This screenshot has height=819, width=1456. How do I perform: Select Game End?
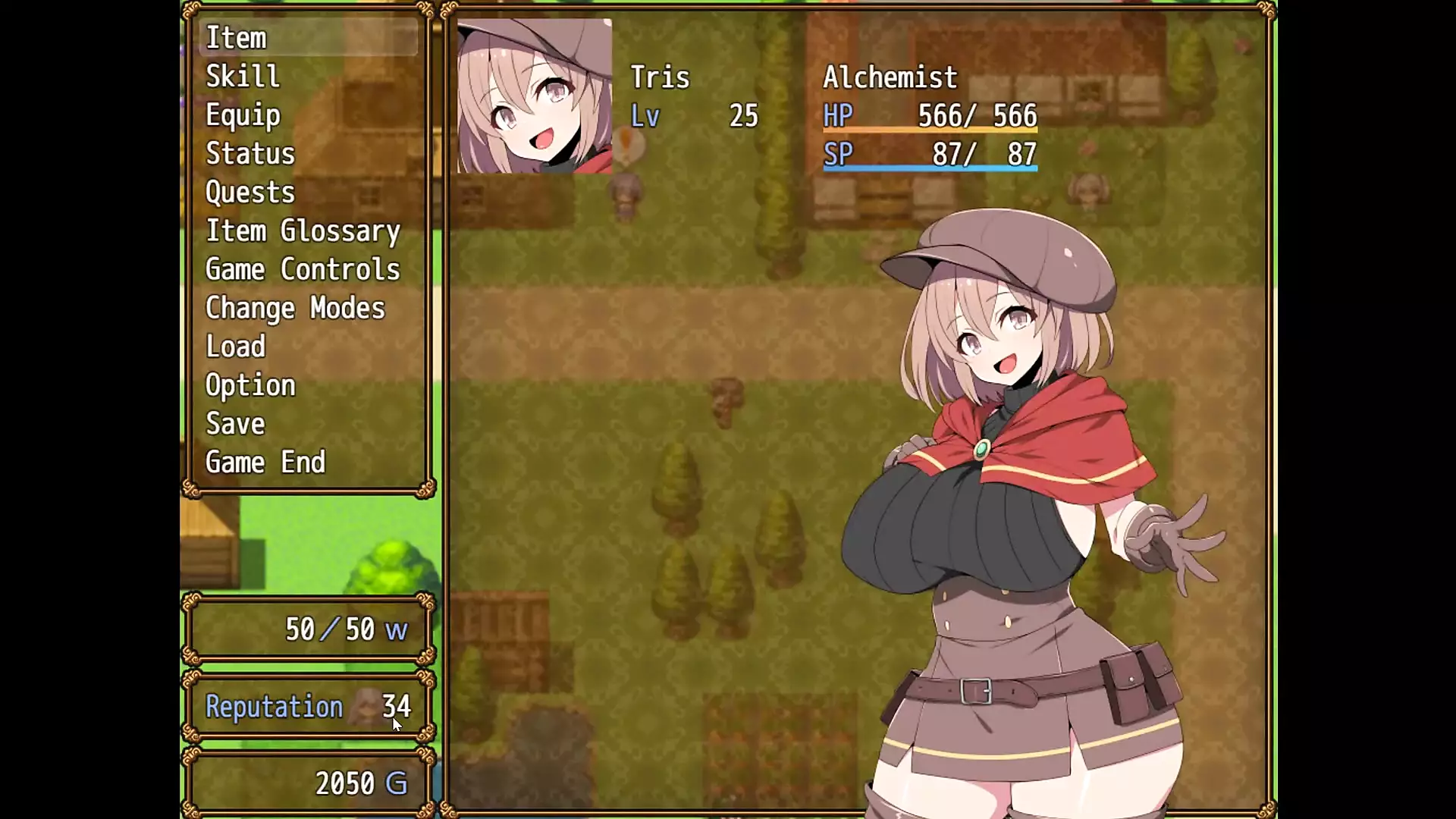pos(265,463)
